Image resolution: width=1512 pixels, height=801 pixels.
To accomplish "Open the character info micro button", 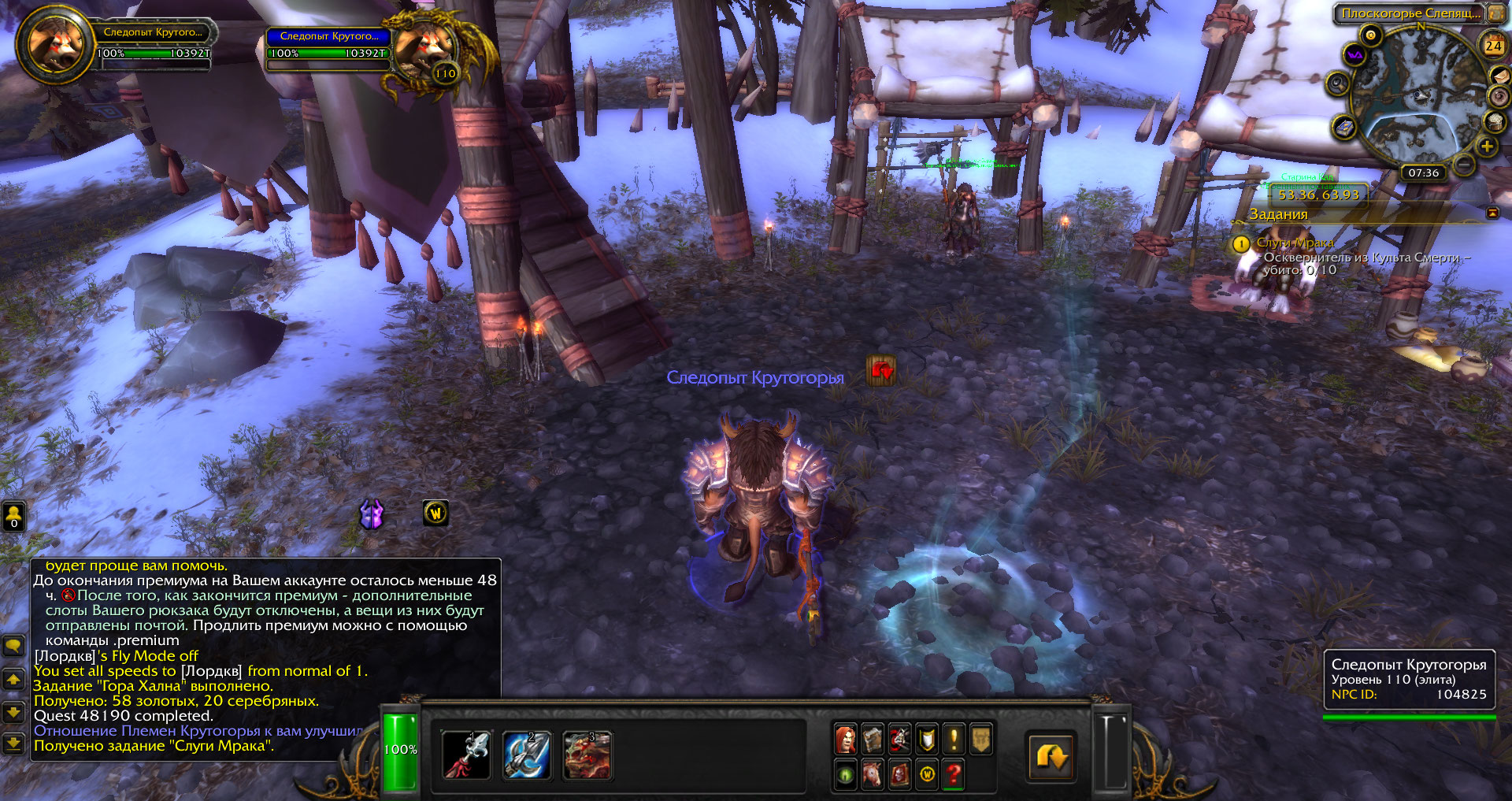I will [846, 740].
